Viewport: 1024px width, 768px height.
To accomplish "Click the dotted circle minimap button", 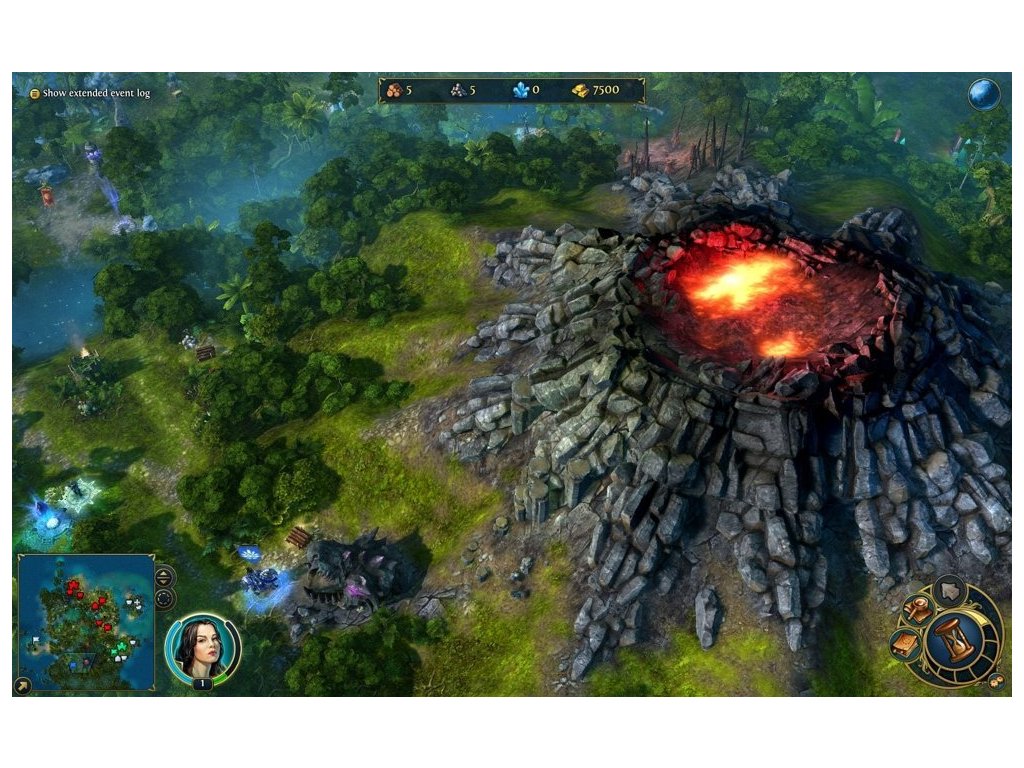I will coord(164,599).
